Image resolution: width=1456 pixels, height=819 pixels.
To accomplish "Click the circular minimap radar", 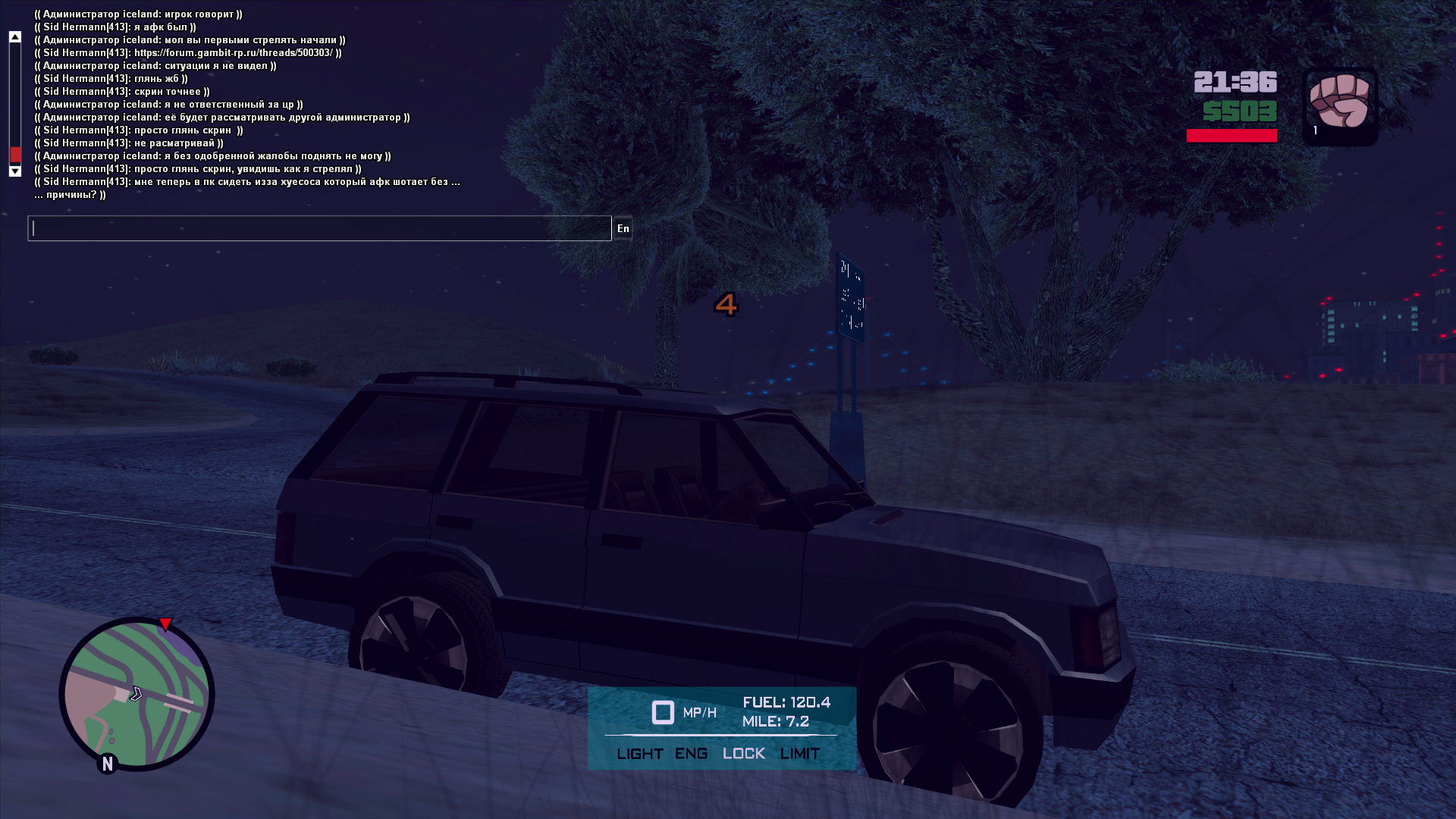I will (136, 694).
